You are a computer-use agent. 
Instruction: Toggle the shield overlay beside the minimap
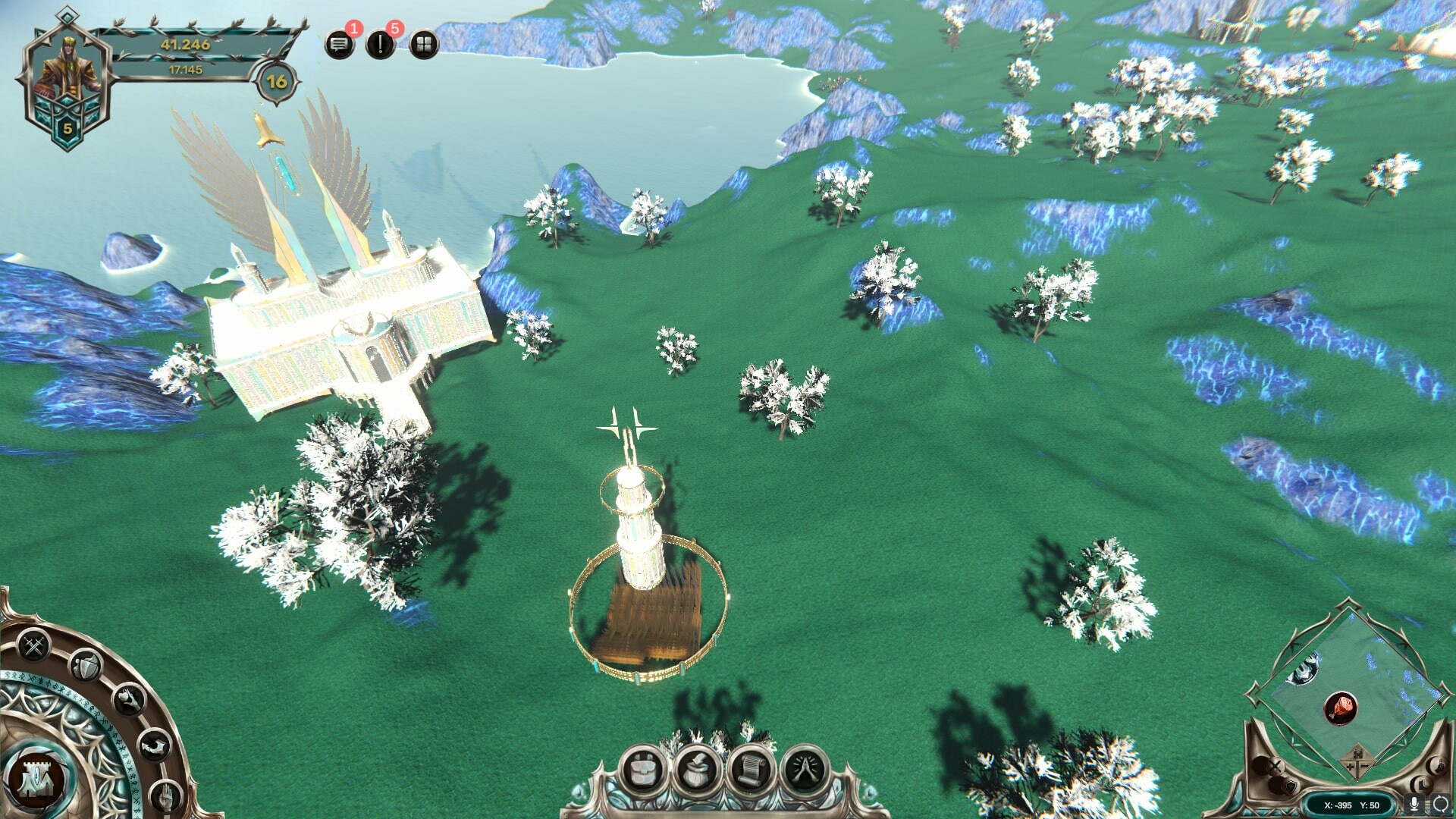(1291, 786)
